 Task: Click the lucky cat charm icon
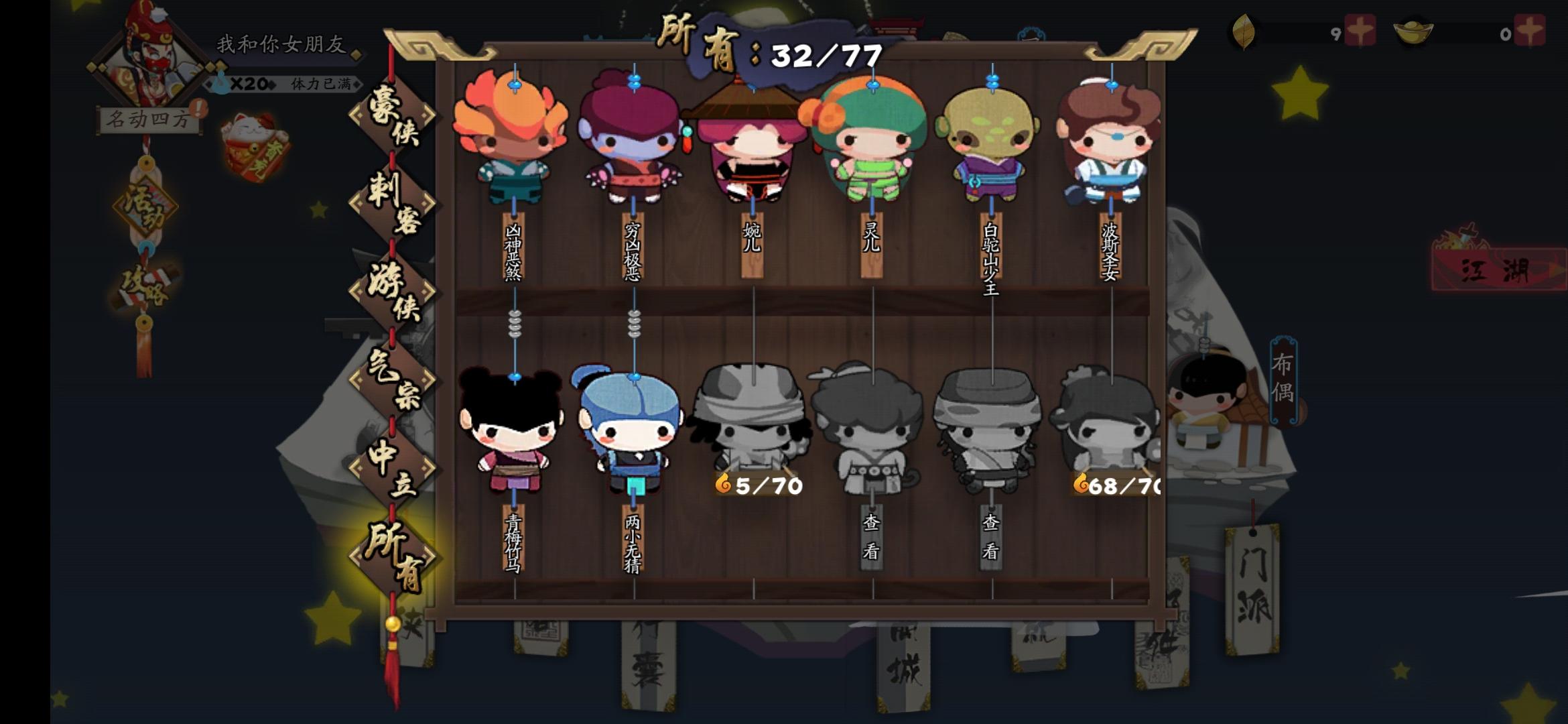tap(253, 139)
